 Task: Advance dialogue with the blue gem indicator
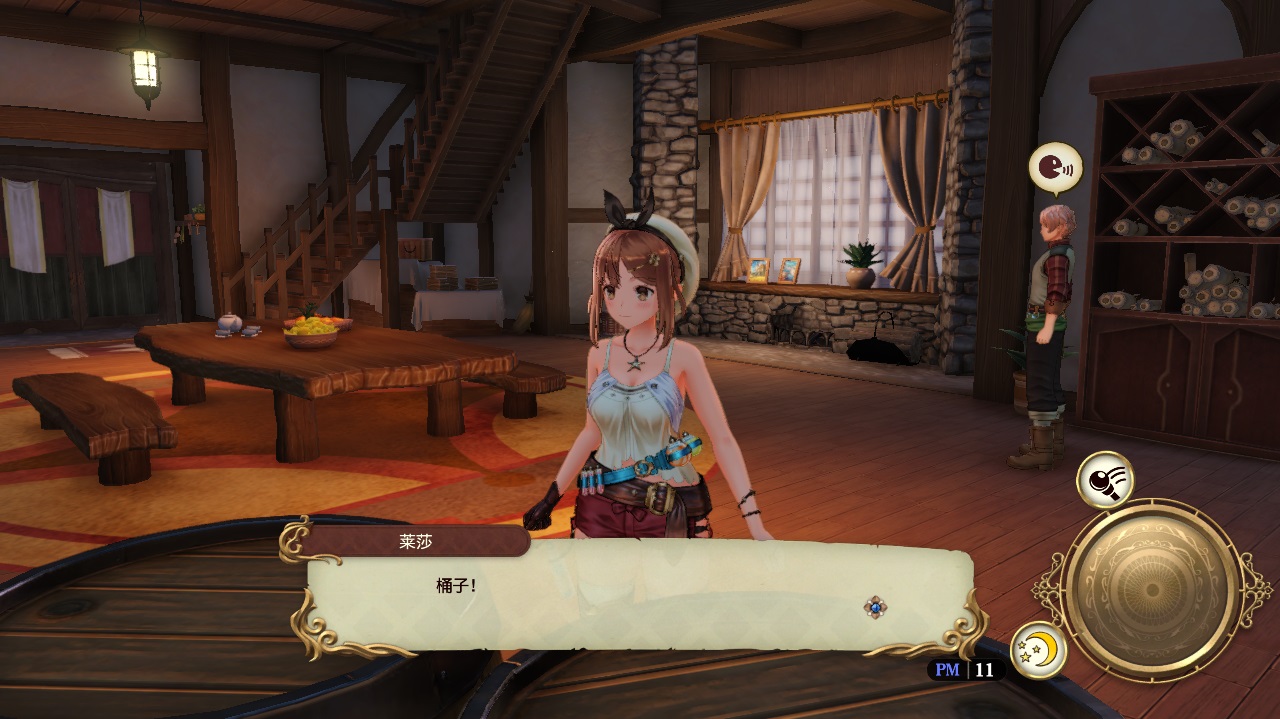click(x=876, y=607)
